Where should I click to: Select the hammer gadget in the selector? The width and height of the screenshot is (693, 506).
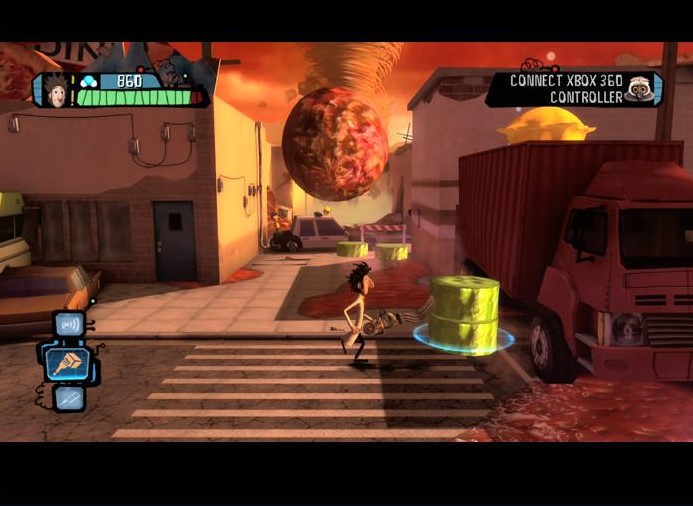pos(68,362)
